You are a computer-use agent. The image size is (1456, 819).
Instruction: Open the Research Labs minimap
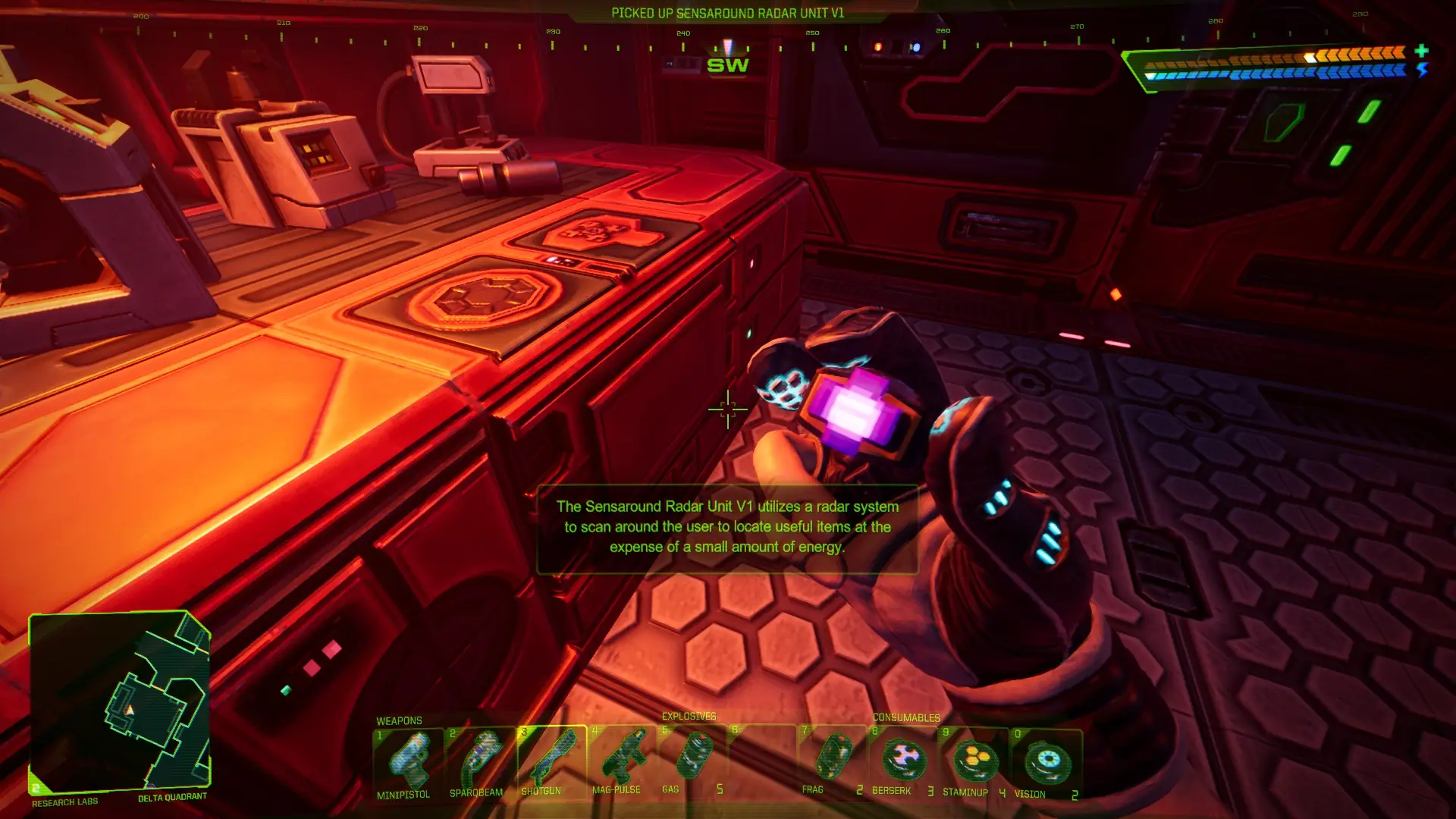pyautogui.click(x=120, y=701)
